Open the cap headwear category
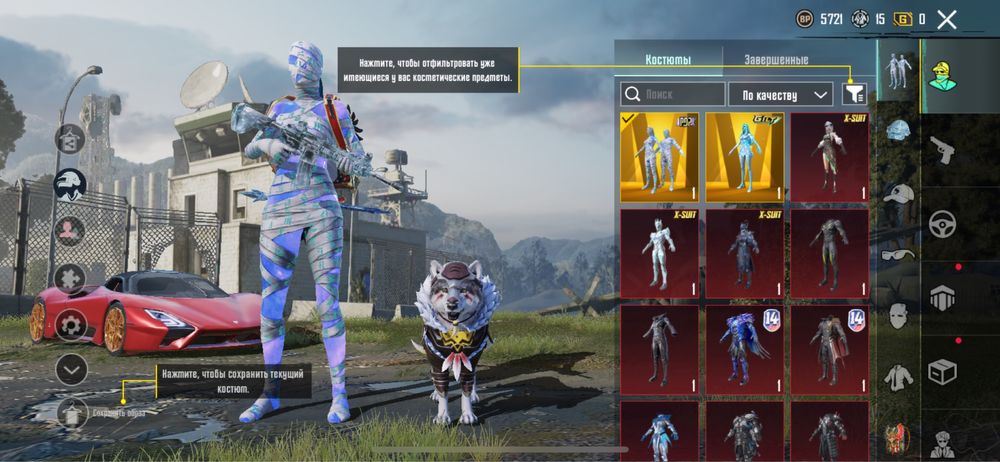The width and height of the screenshot is (1000, 462). coord(900,195)
